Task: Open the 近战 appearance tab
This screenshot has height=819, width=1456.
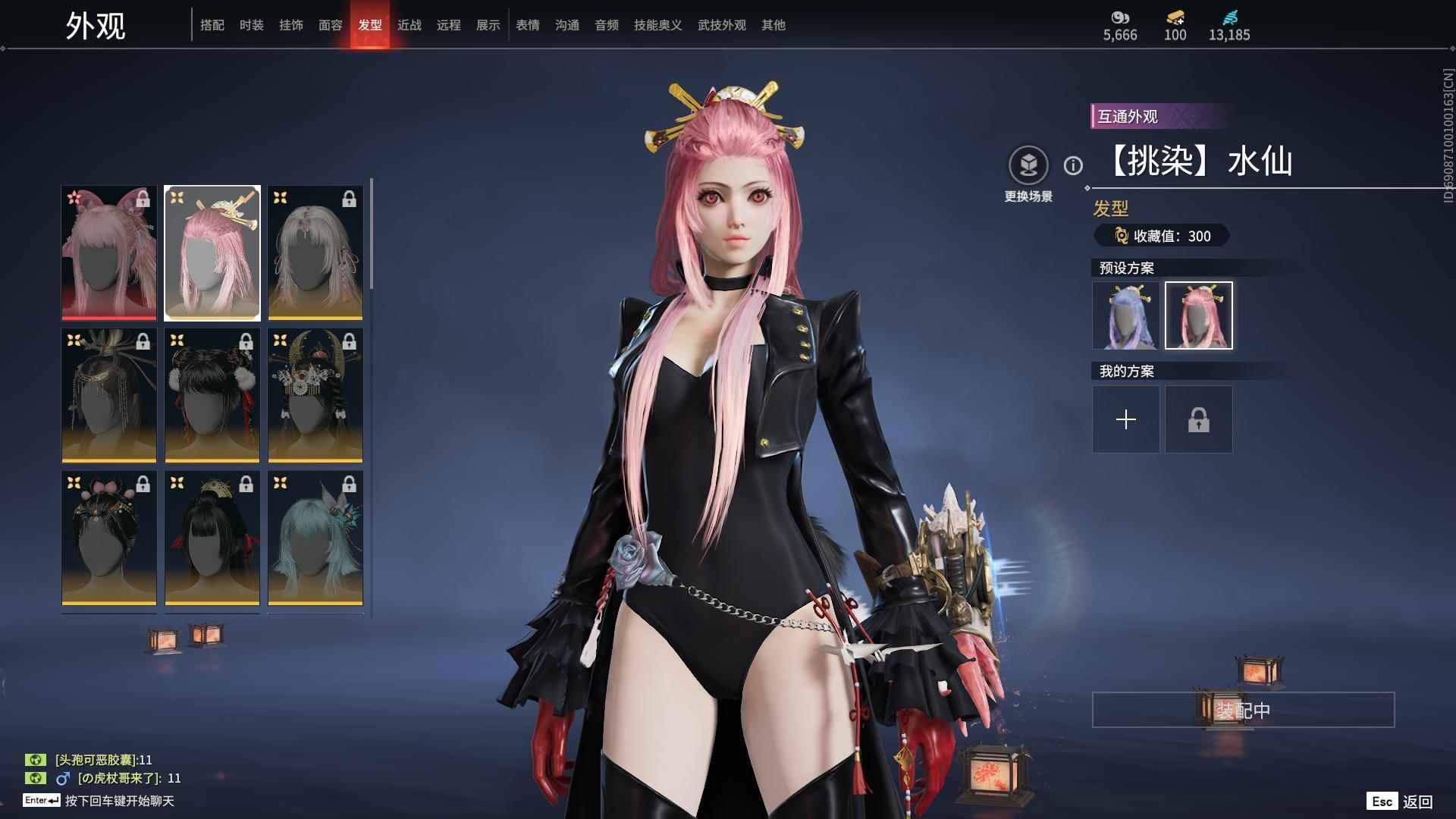Action: click(x=409, y=25)
